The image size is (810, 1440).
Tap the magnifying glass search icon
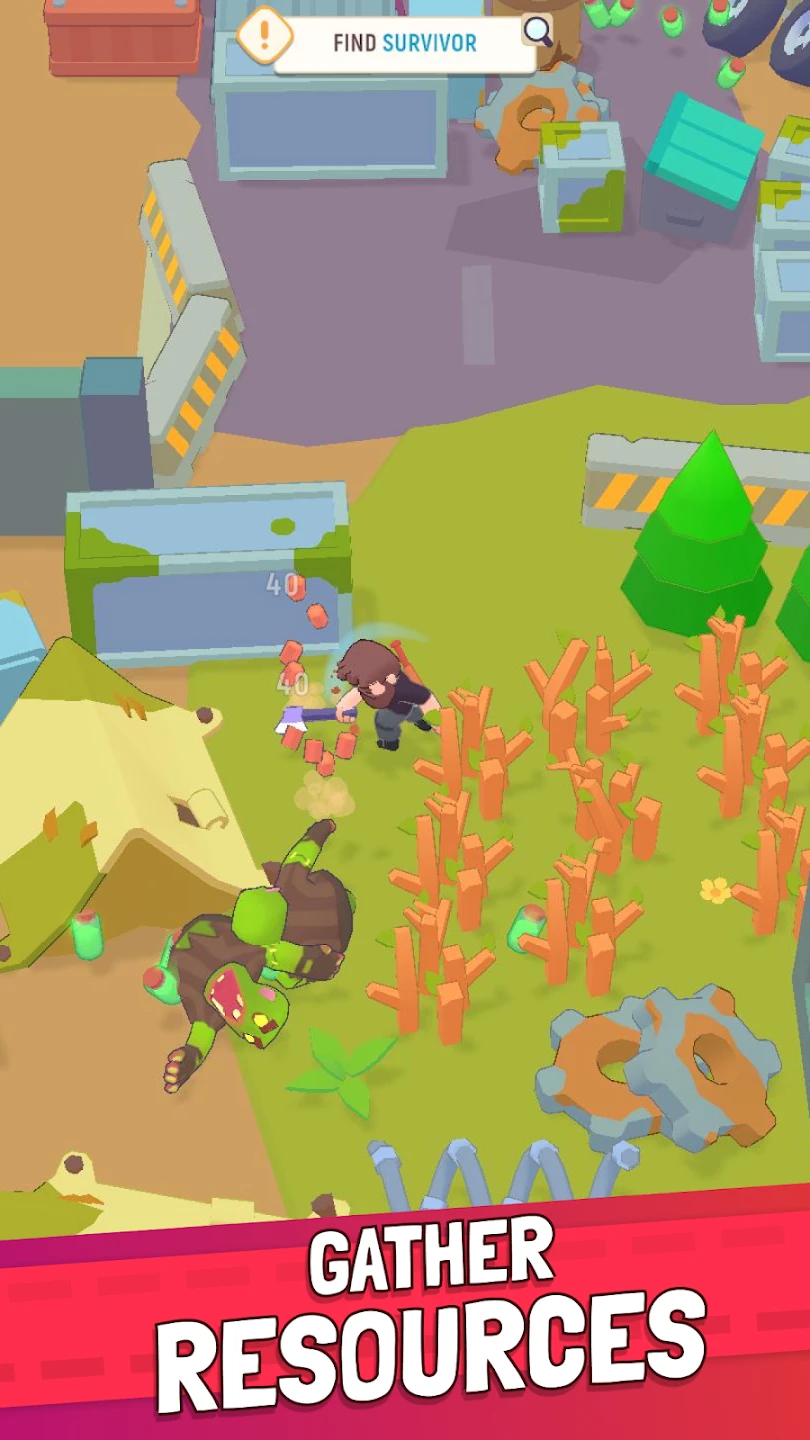[538, 31]
